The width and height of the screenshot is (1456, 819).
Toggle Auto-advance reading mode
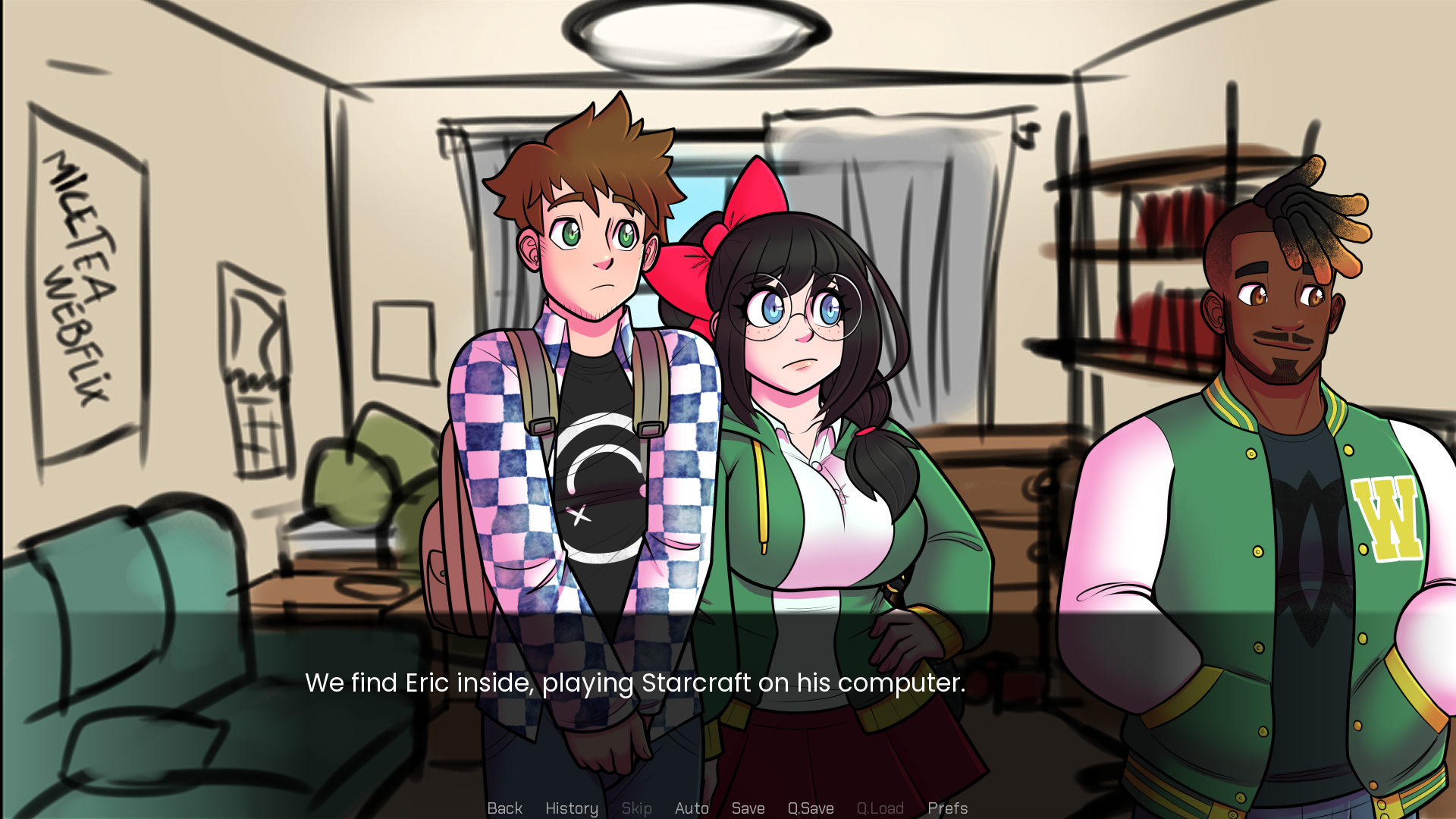[x=691, y=808]
